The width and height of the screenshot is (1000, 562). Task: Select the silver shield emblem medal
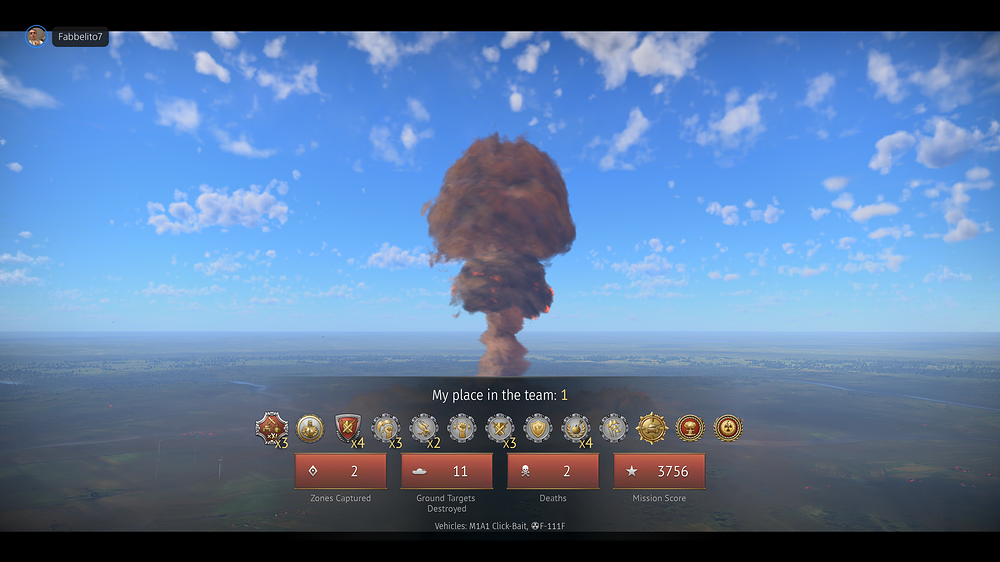(538, 428)
